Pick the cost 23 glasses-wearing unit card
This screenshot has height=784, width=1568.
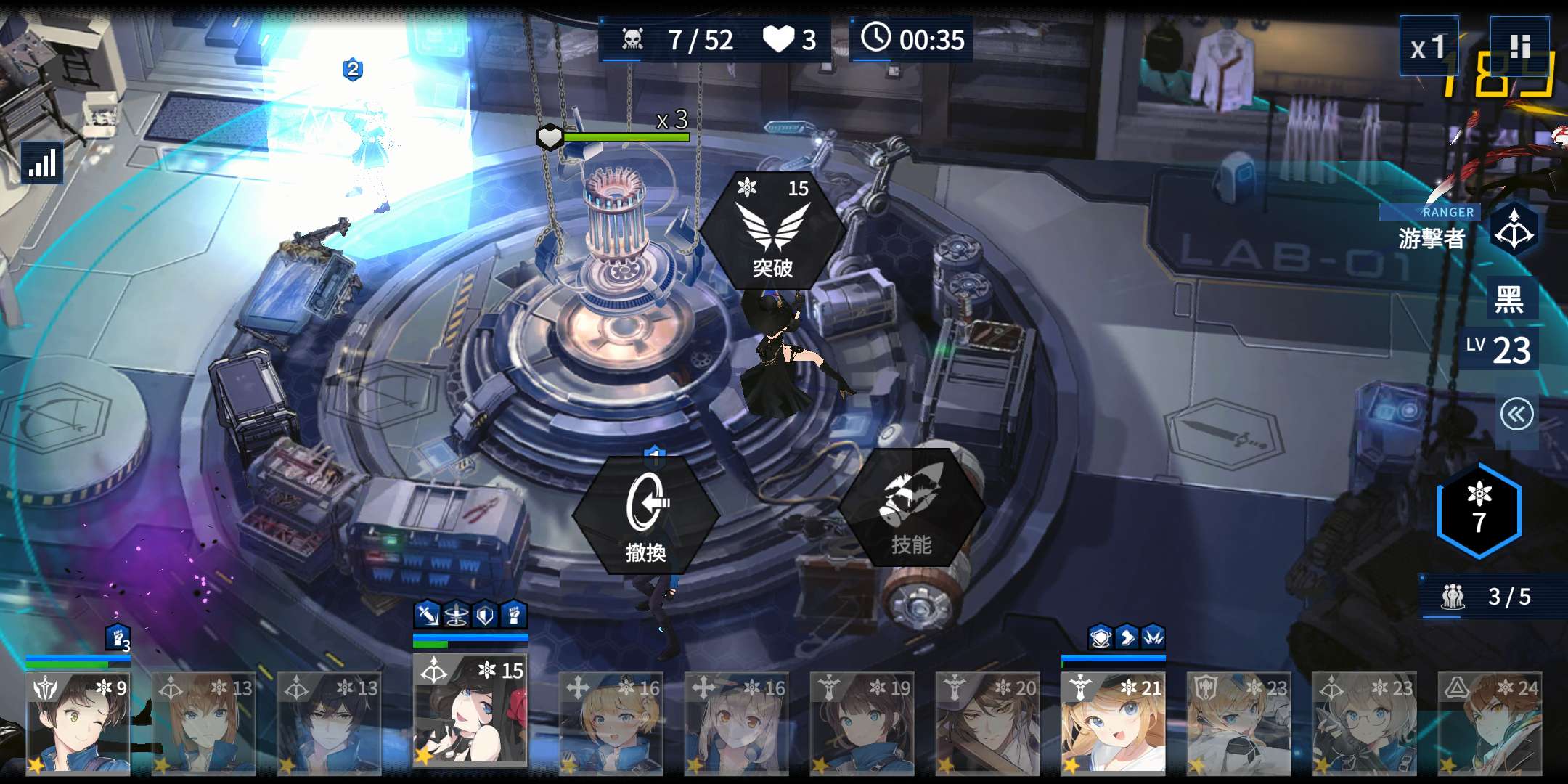tap(1364, 723)
